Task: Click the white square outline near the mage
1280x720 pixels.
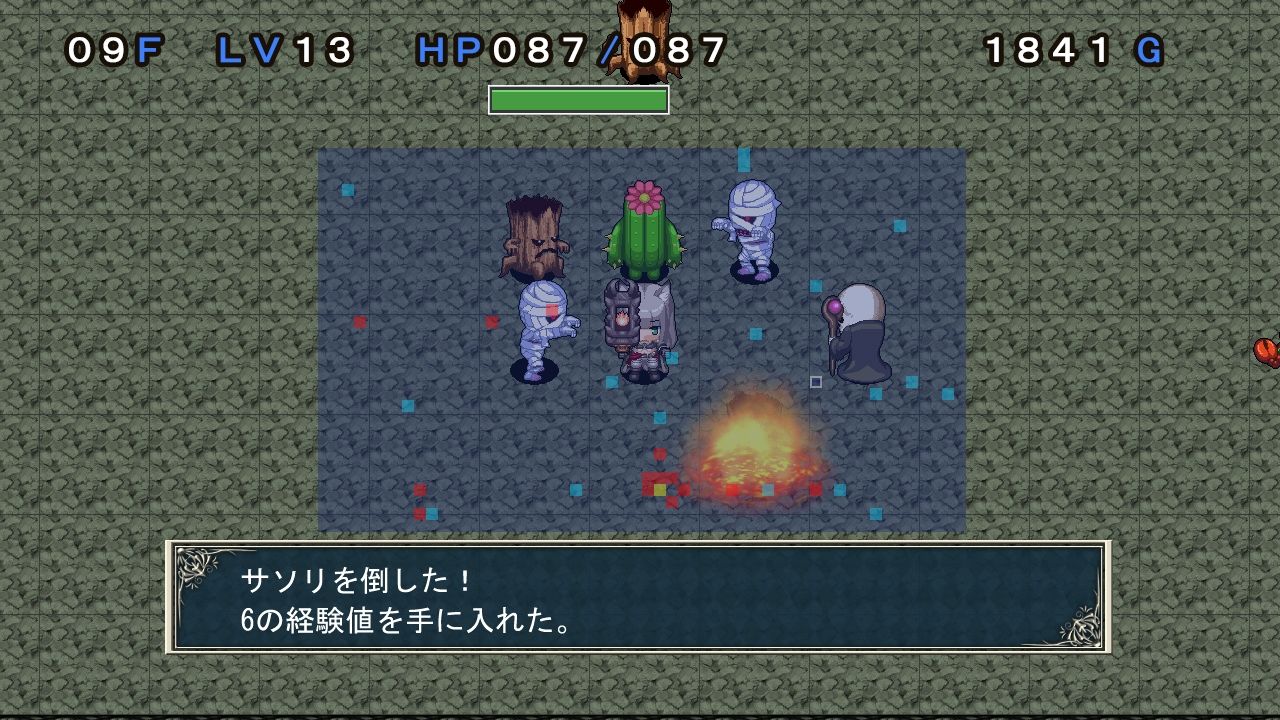Action: [x=814, y=380]
